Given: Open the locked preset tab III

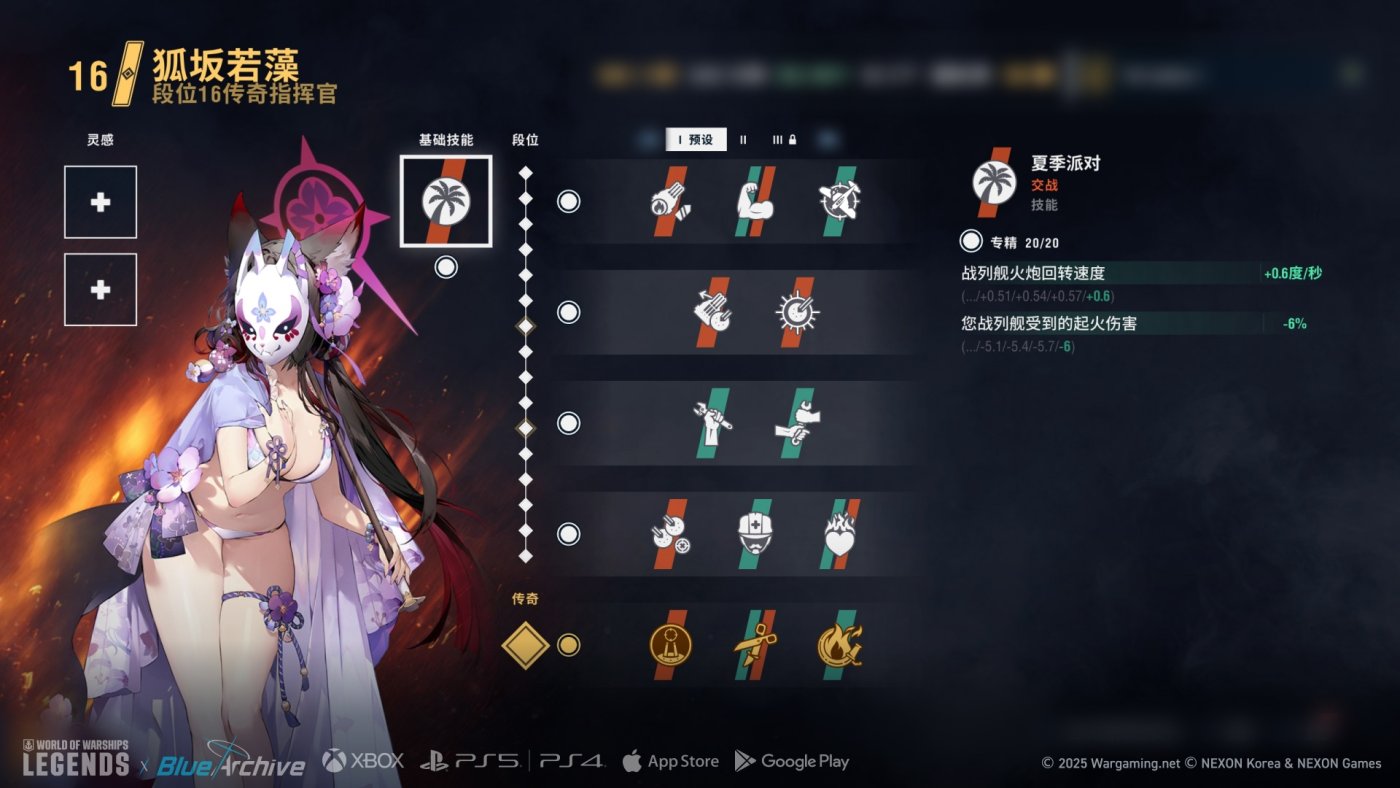Looking at the screenshot, I should [x=784, y=140].
